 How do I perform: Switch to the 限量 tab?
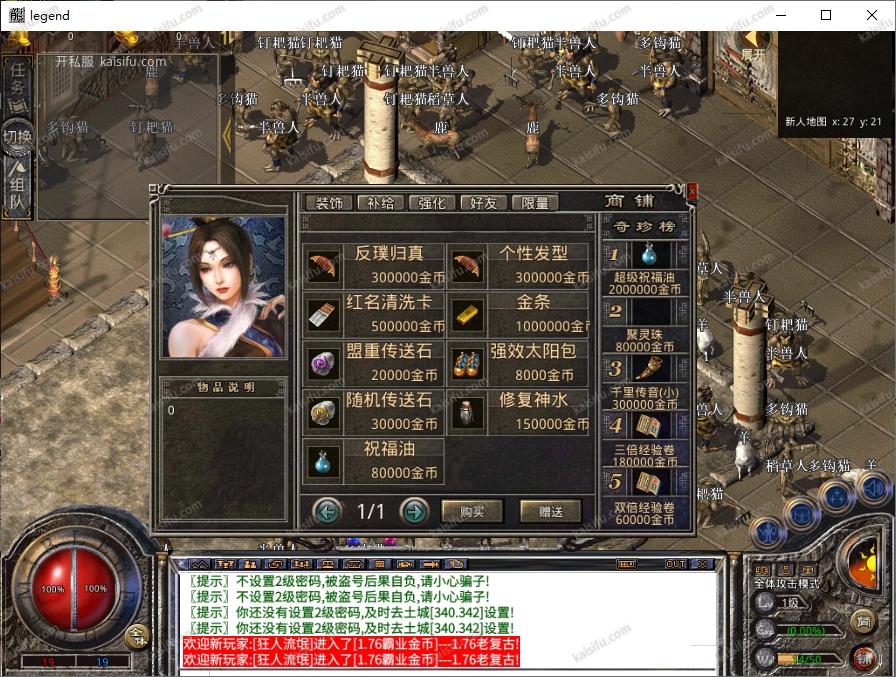pyautogui.click(x=535, y=202)
